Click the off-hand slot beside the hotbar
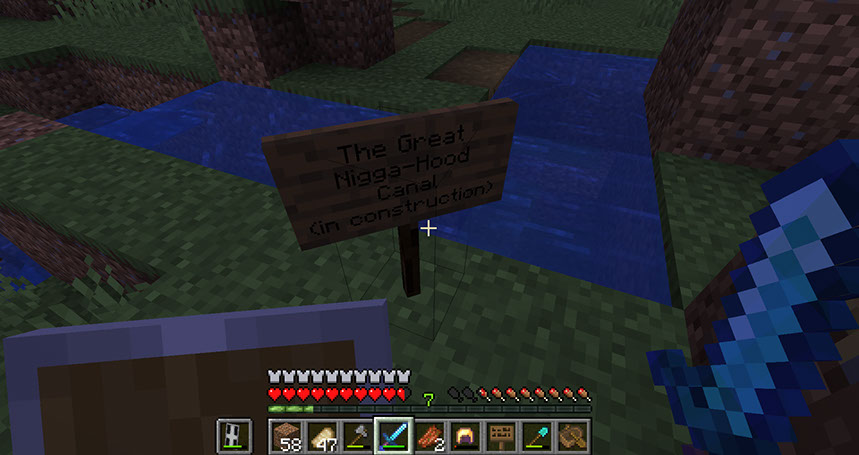 click(x=234, y=436)
